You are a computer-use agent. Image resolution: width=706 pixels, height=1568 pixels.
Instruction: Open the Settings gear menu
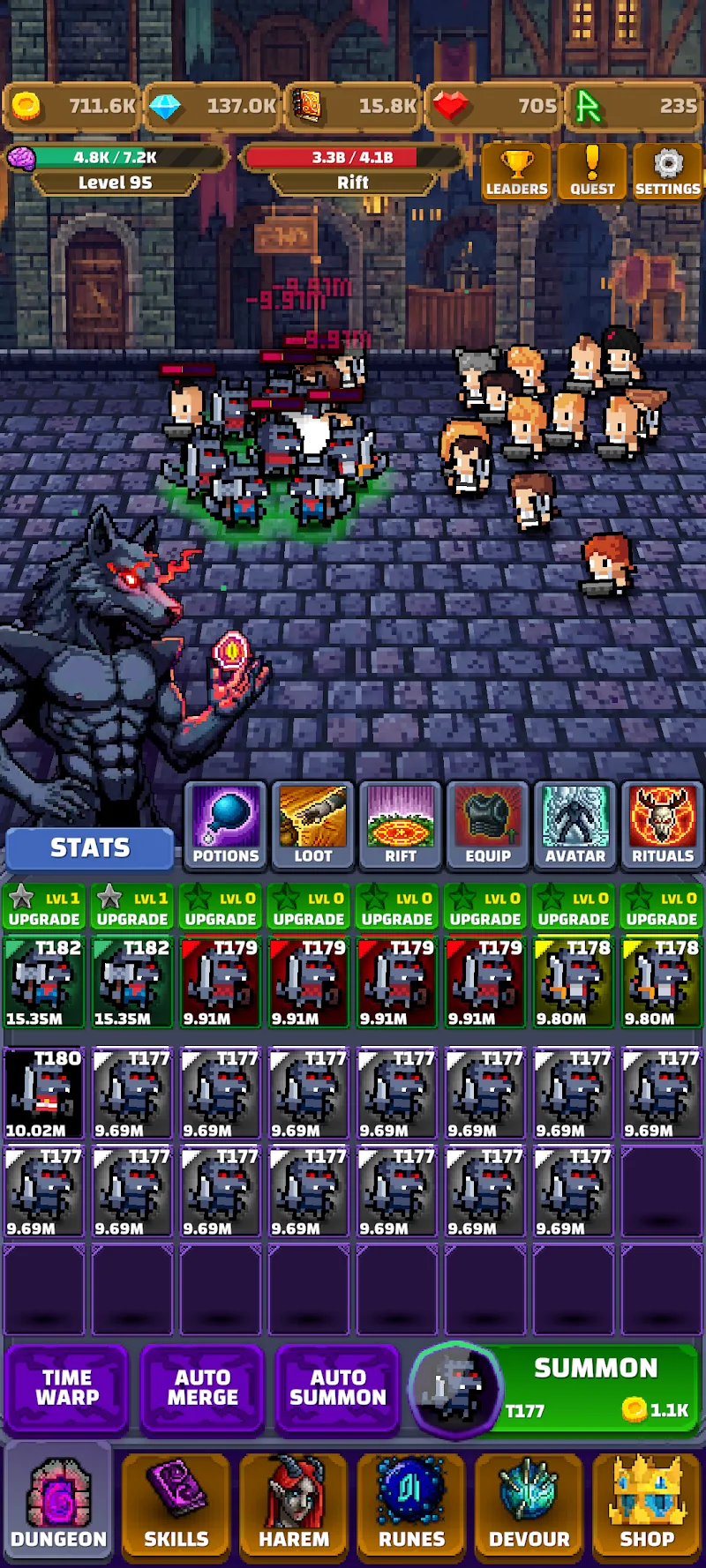tap(667, 172)
